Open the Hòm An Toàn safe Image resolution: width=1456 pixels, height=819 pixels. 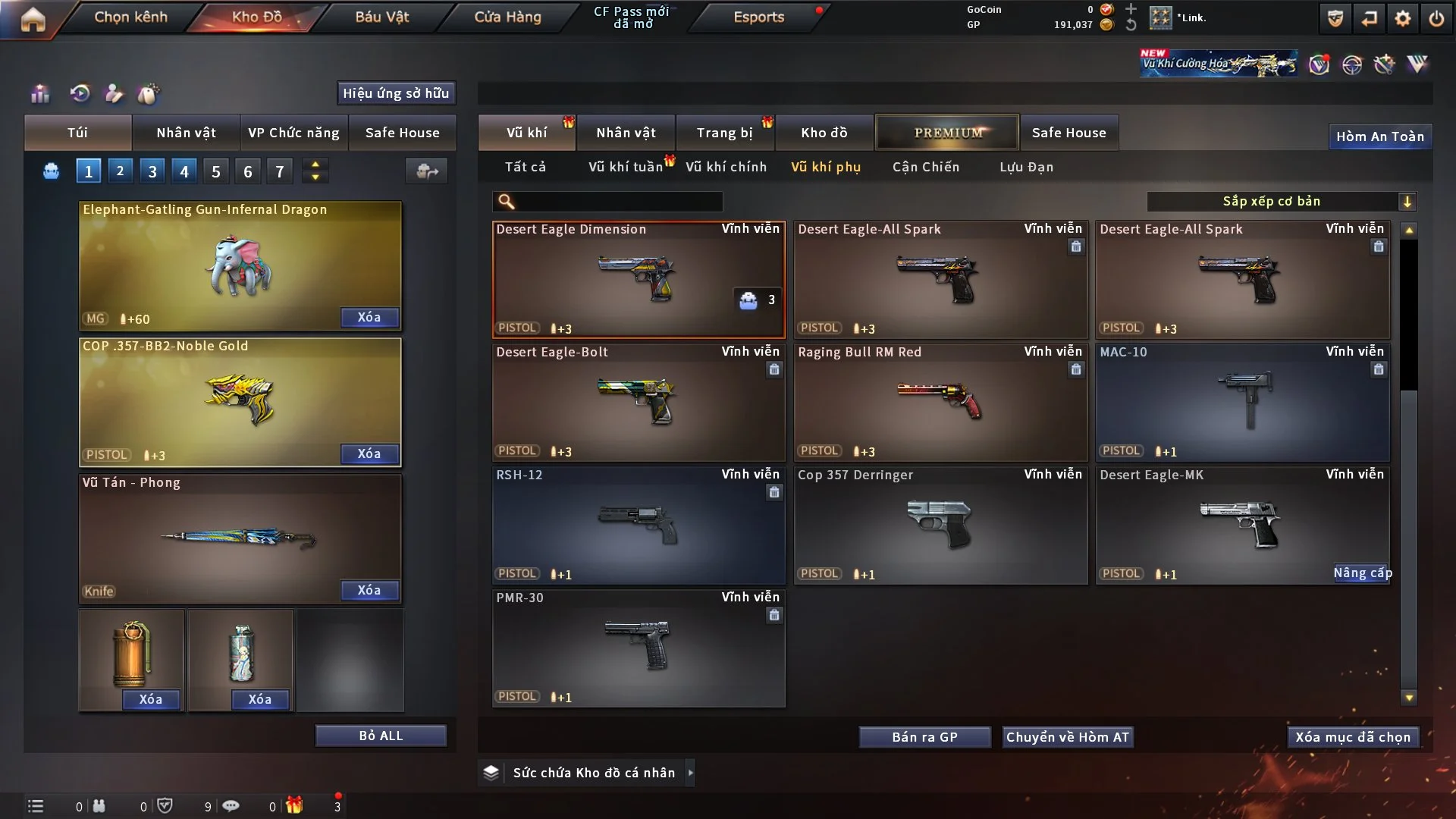click(1379, 136)
